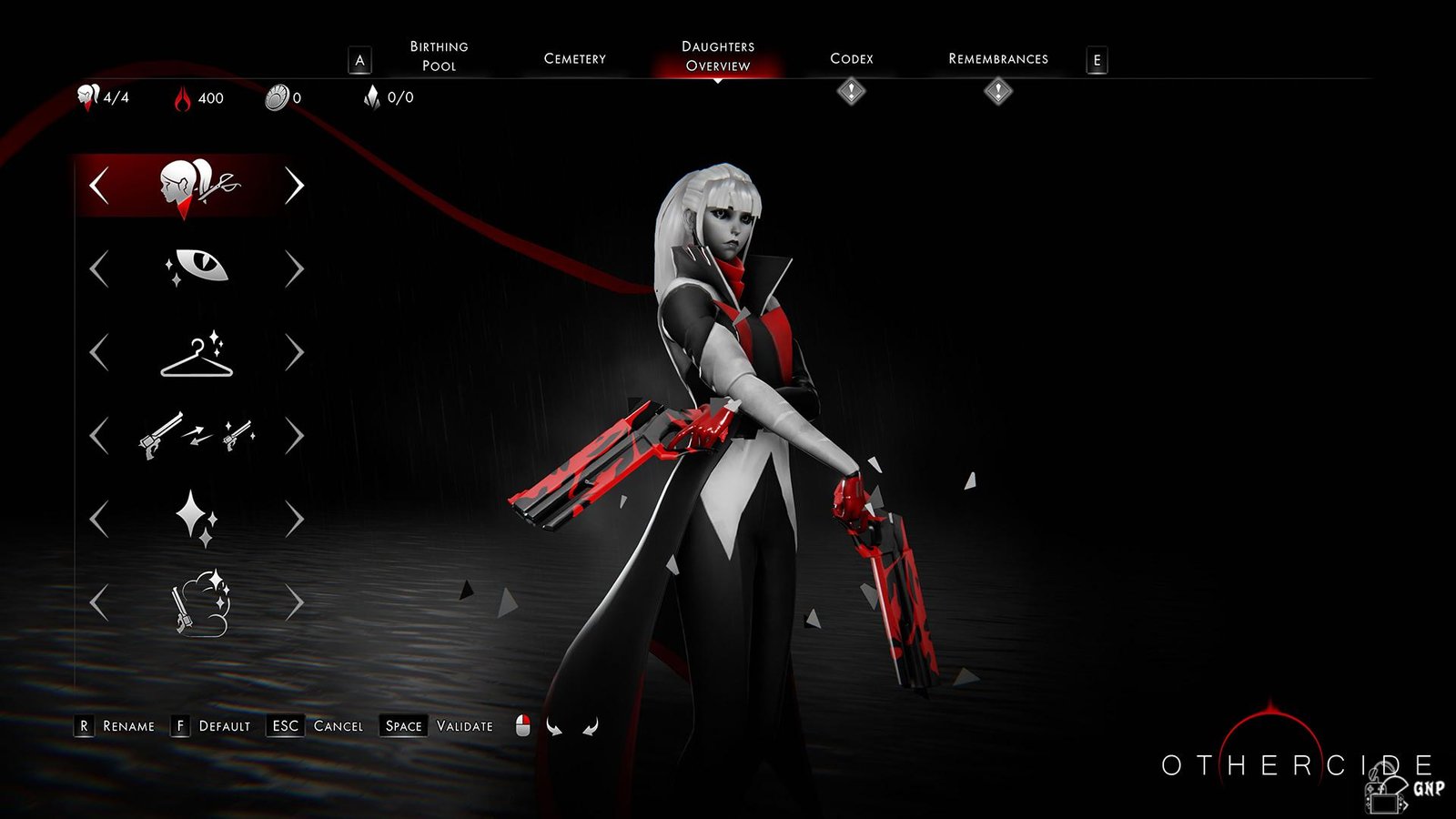Cycle to the next eye style

point(294,269)
